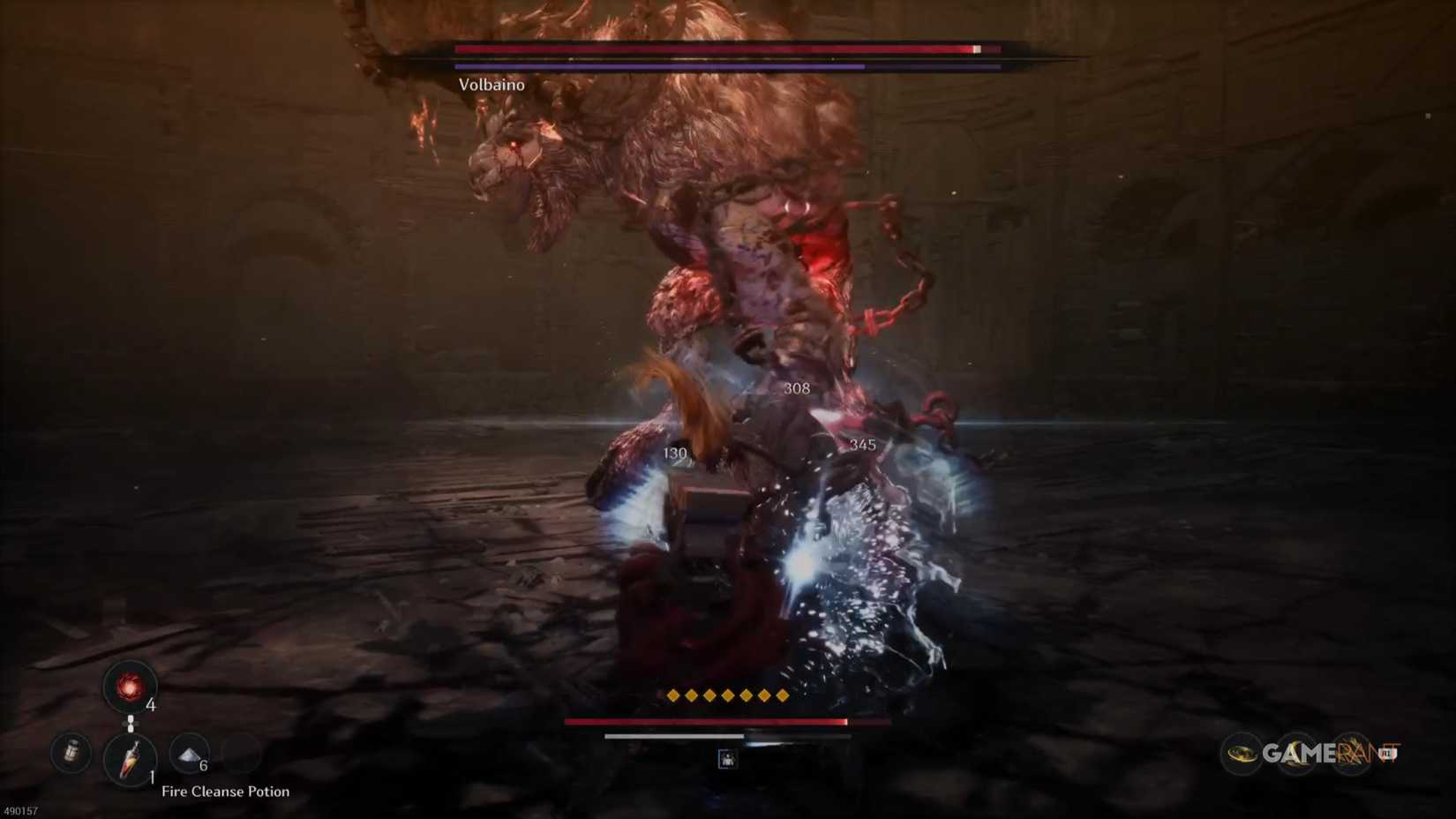Click the 308 damage number on the boss
The width and height of the screenshot is (1456, 819).
796,390
